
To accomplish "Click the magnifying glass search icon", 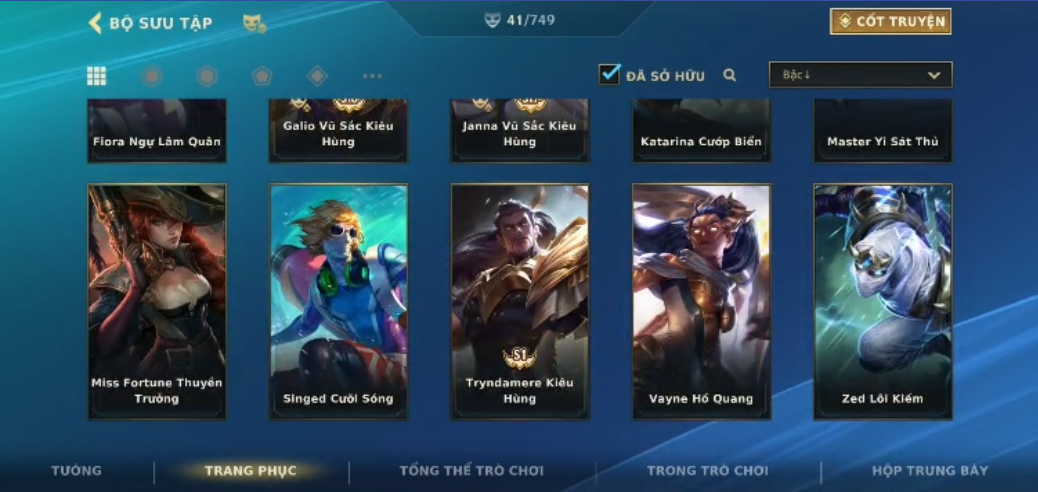I will click(730, 75).
